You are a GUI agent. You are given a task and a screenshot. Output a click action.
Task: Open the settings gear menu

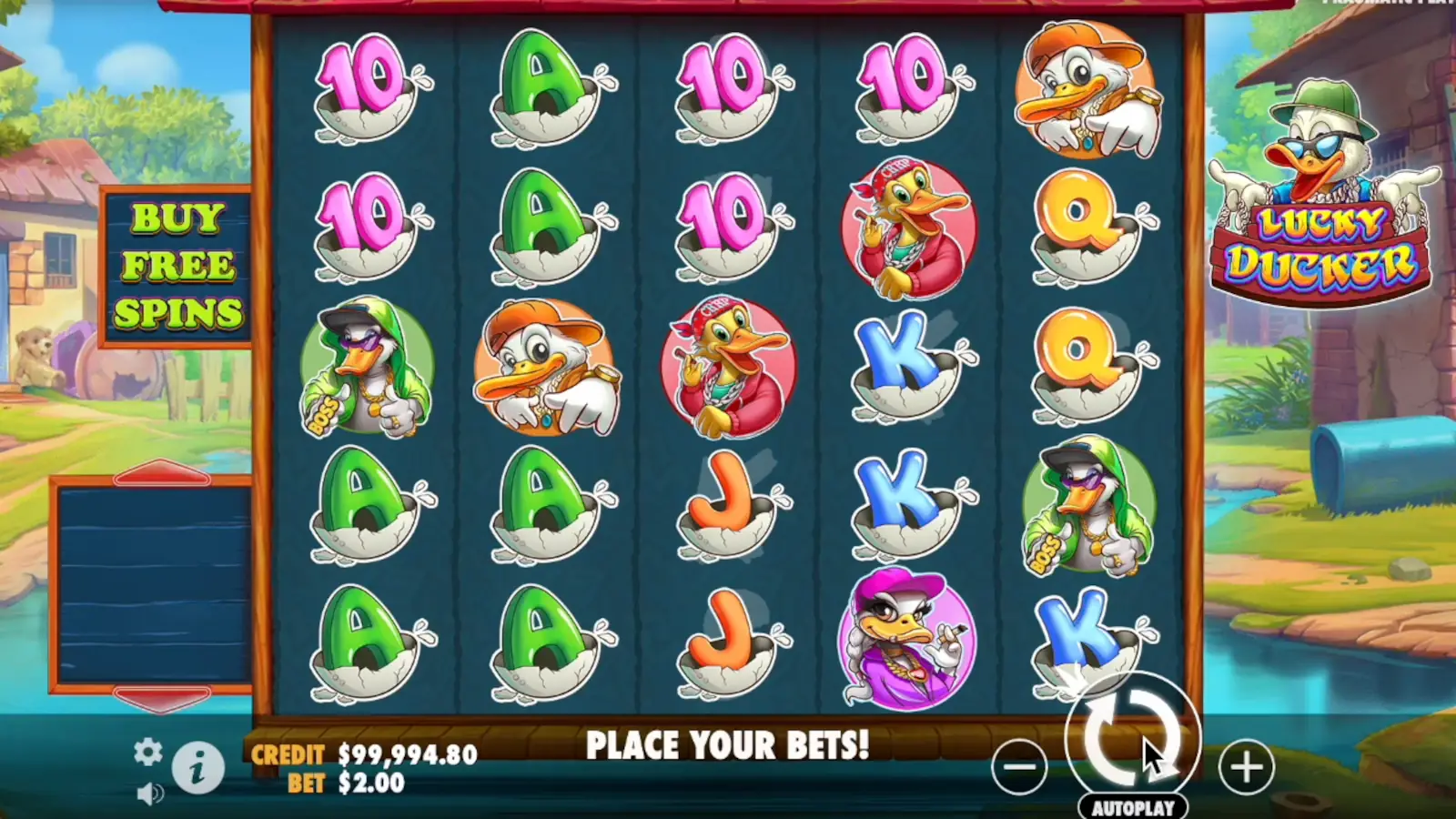click(x=147, y=753)
